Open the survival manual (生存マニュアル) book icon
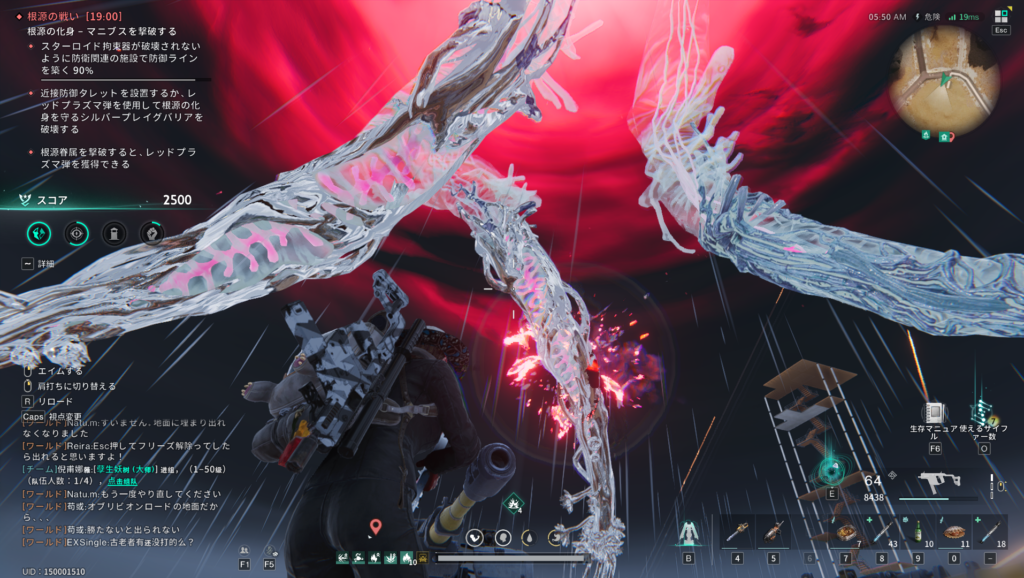 (x=935, y=413)
